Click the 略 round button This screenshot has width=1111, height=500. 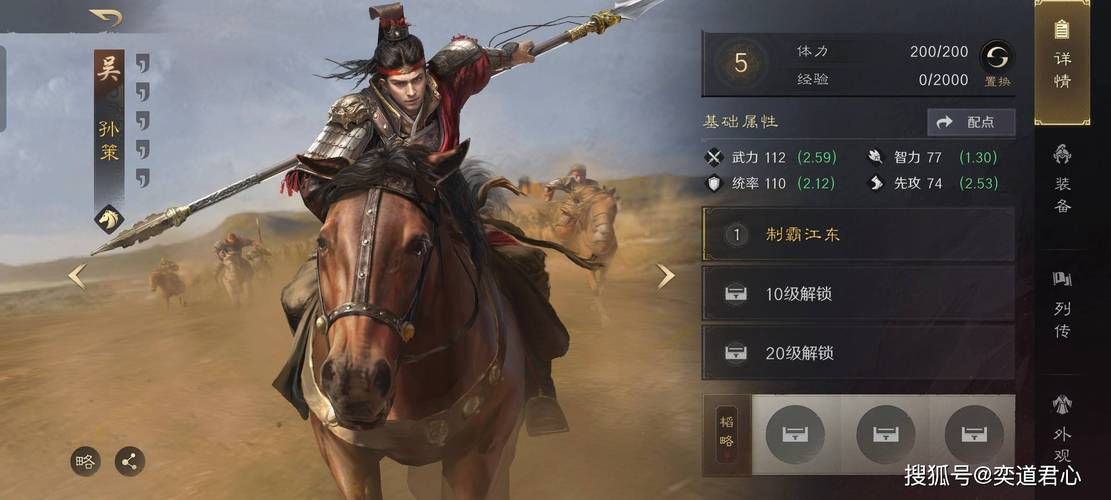pos(86,461)
